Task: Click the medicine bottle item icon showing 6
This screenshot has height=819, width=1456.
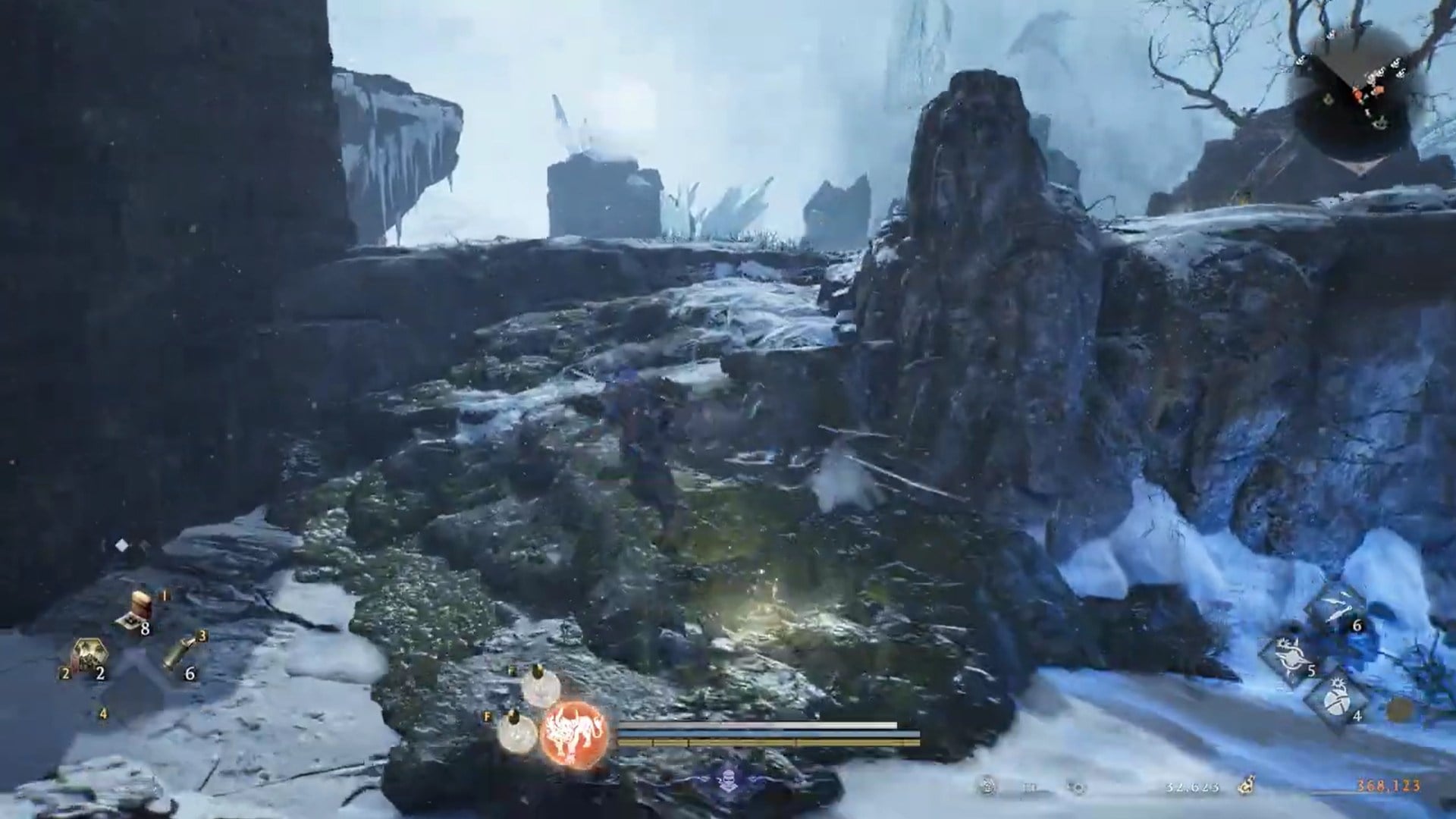Action: pos(179,652)
